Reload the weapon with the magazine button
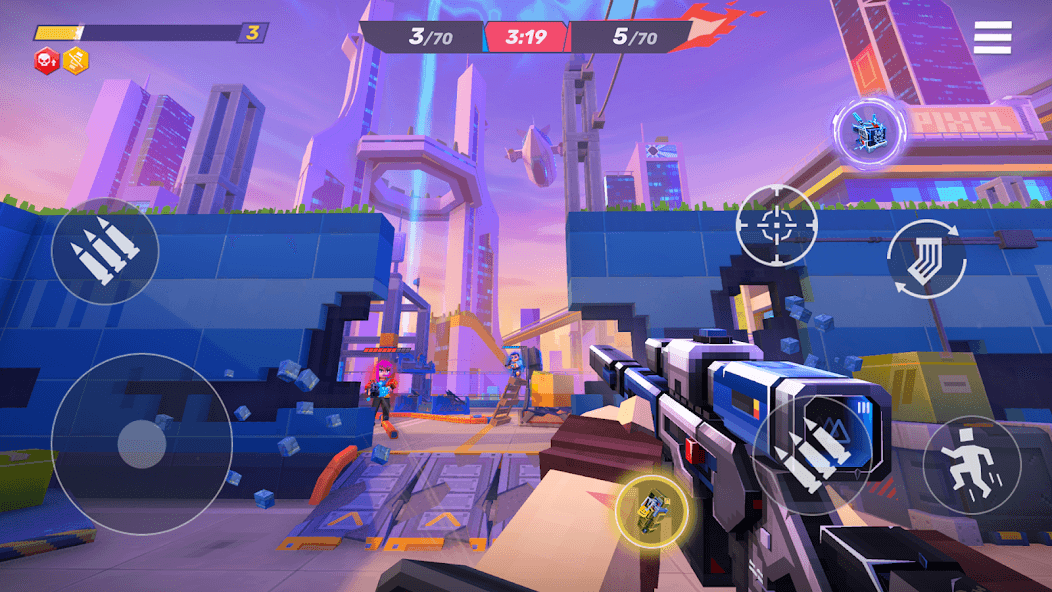 (x=926, y=260)
